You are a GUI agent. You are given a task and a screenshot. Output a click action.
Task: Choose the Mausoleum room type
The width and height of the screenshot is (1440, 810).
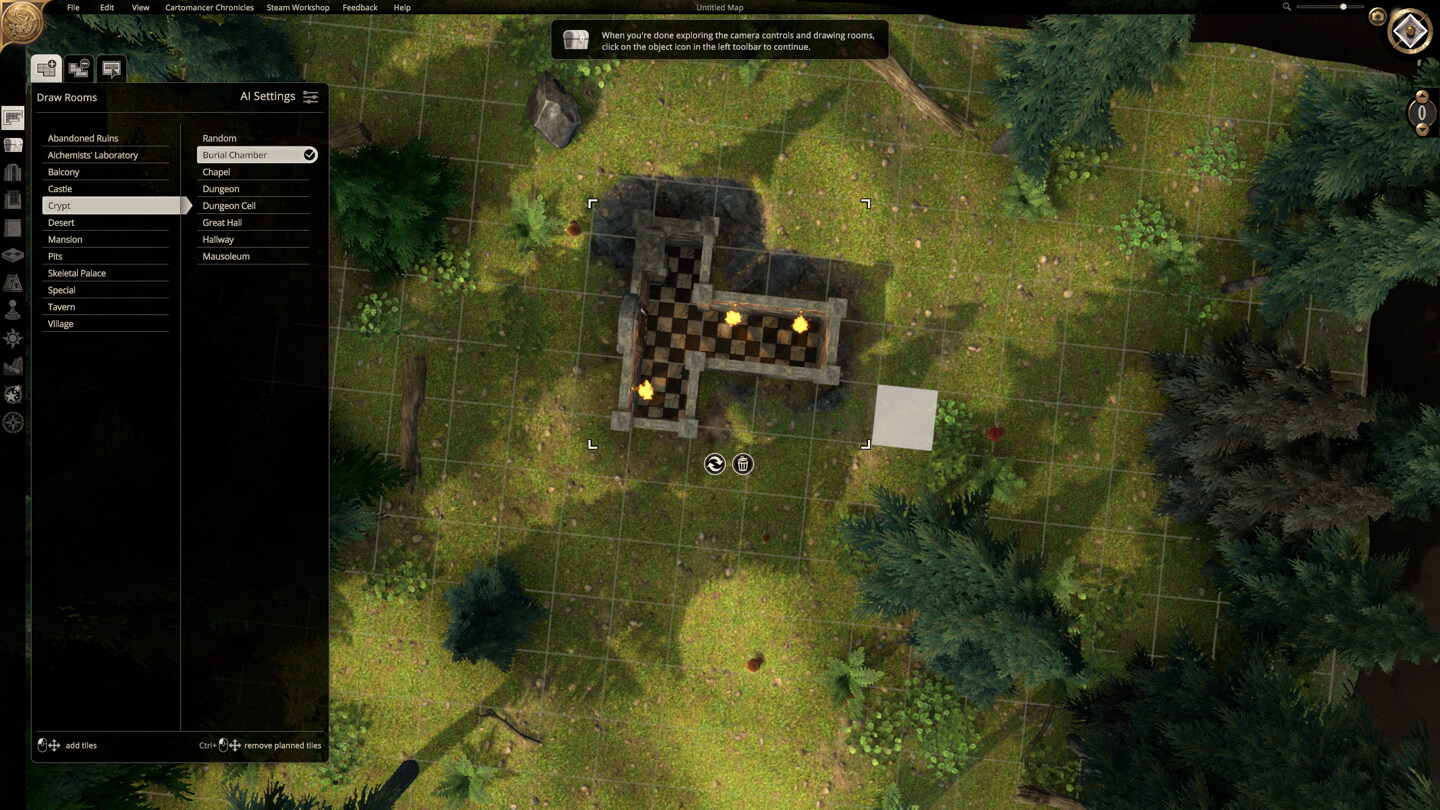tap(226, 256)
